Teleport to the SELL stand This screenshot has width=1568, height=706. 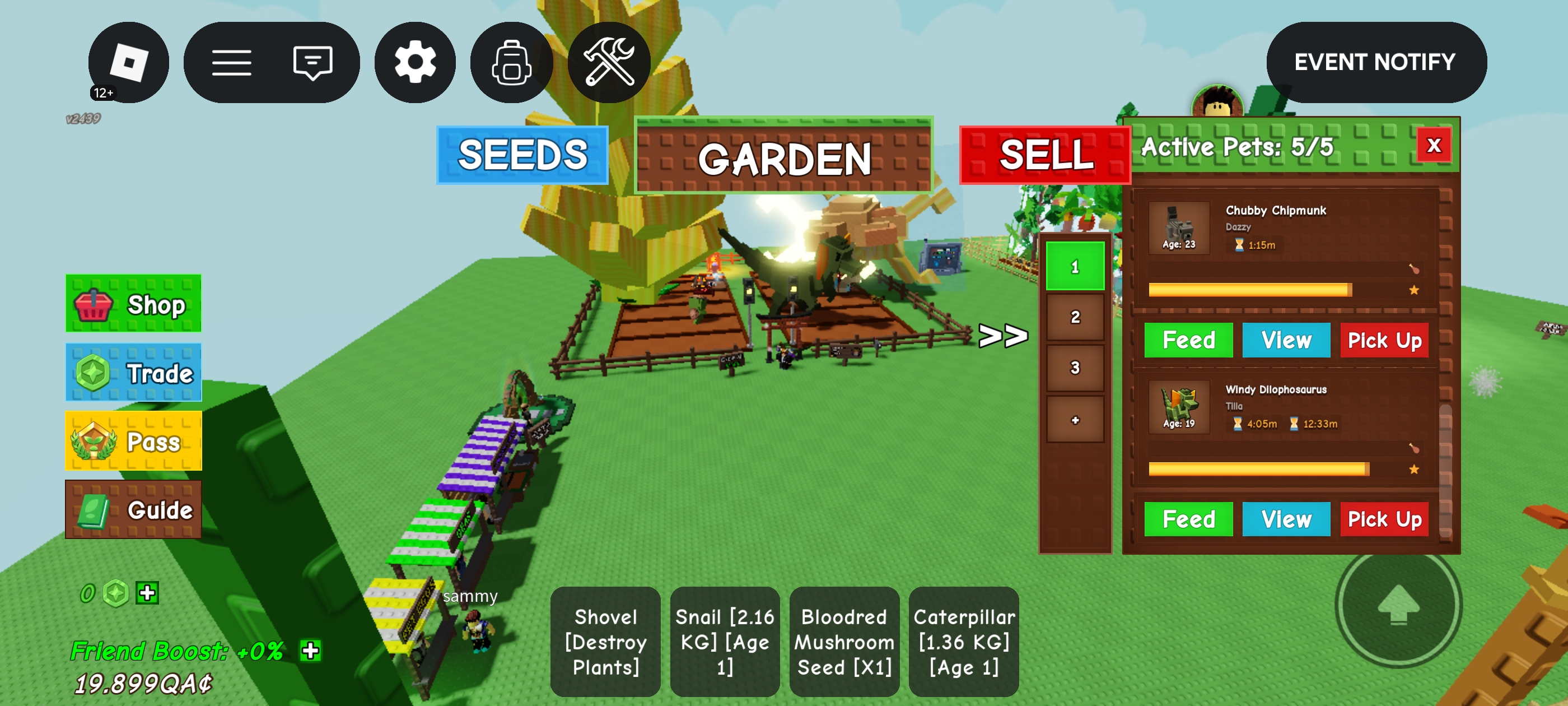point(1044,155)
